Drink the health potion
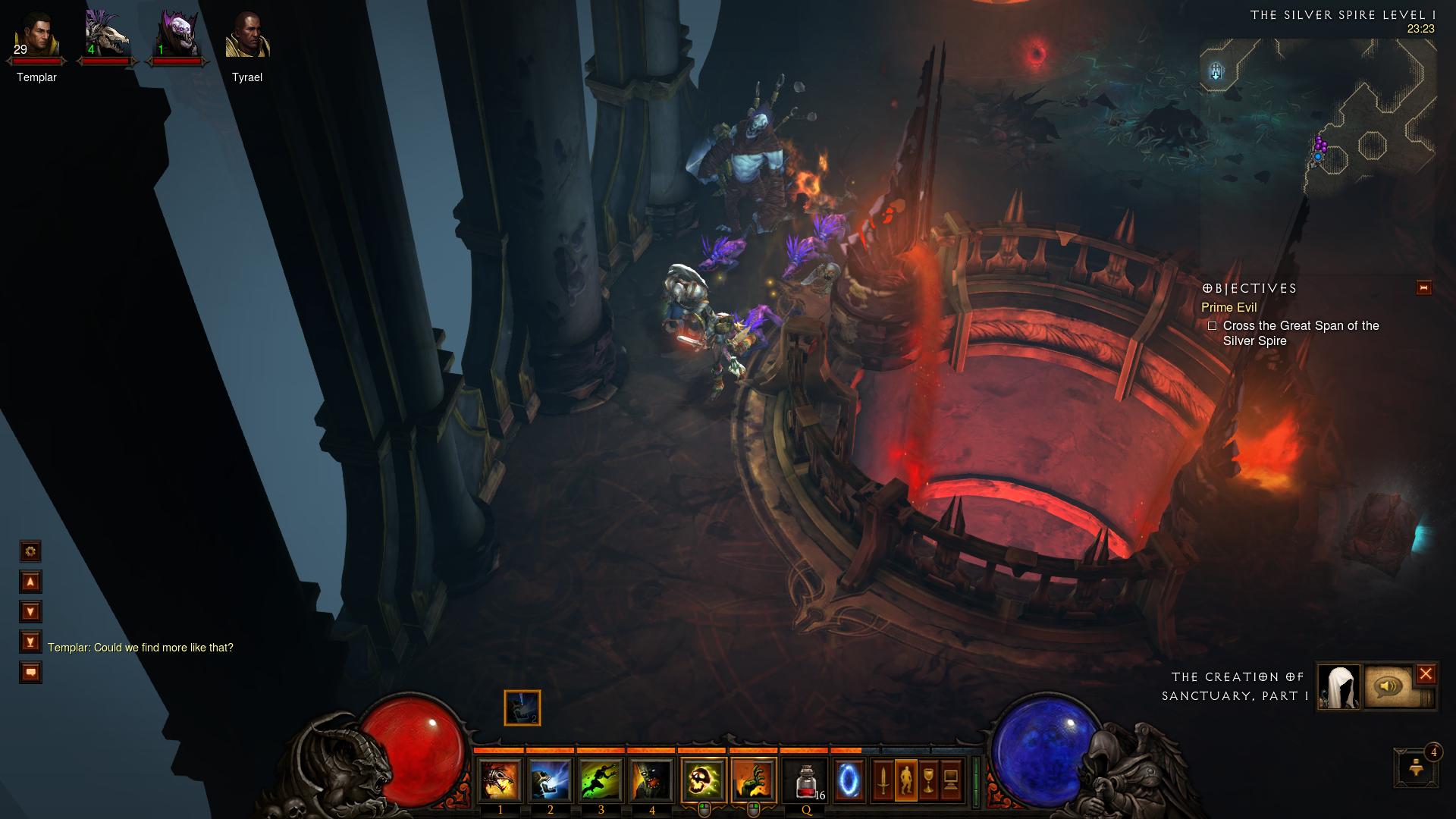This screenshot has width=1456, height=819. coord(806,780)
